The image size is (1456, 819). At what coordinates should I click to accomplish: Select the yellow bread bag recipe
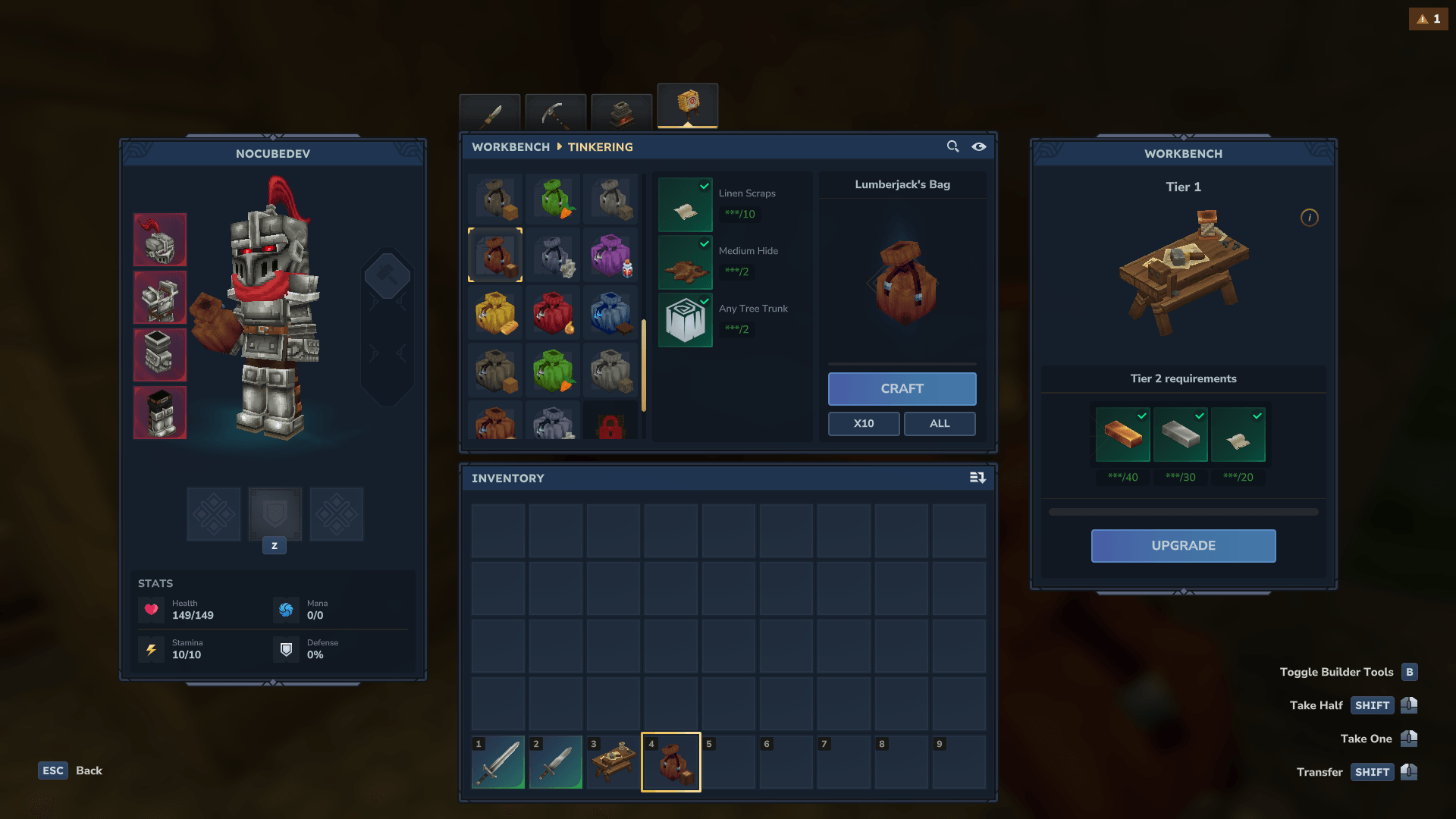point(495,313)
